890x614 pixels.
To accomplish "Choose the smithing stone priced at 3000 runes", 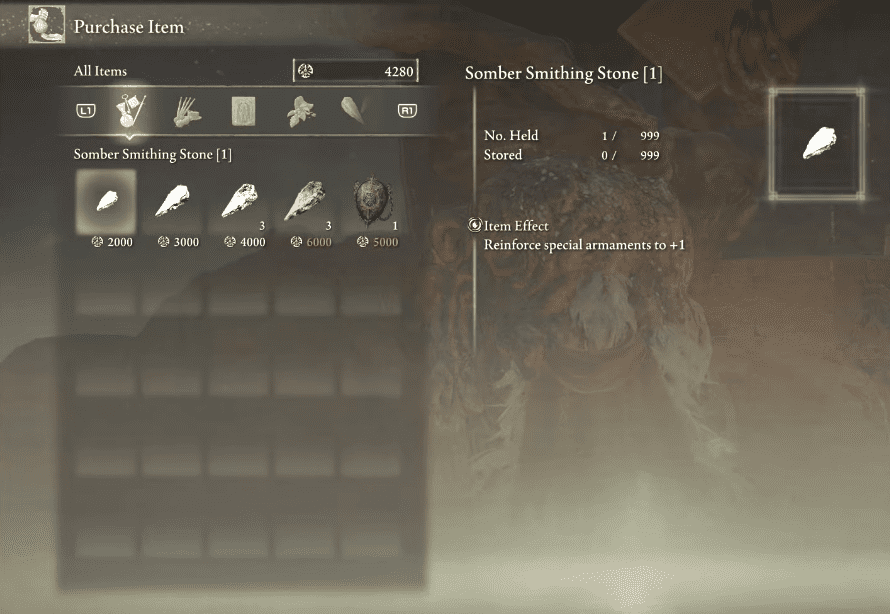I will (x=173, y=201).
